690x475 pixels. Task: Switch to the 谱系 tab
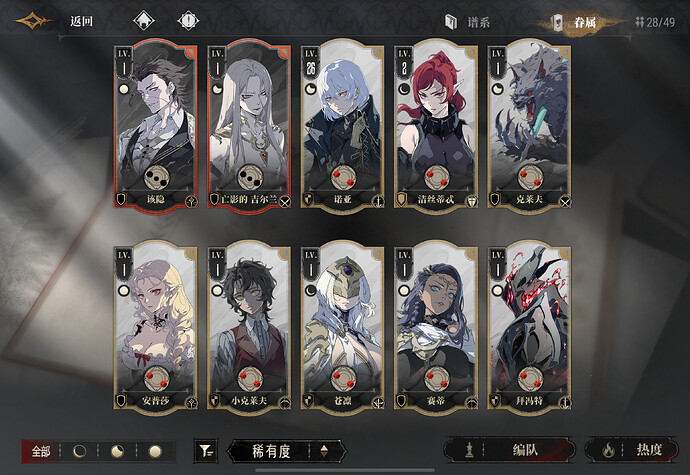click(468, 22)
